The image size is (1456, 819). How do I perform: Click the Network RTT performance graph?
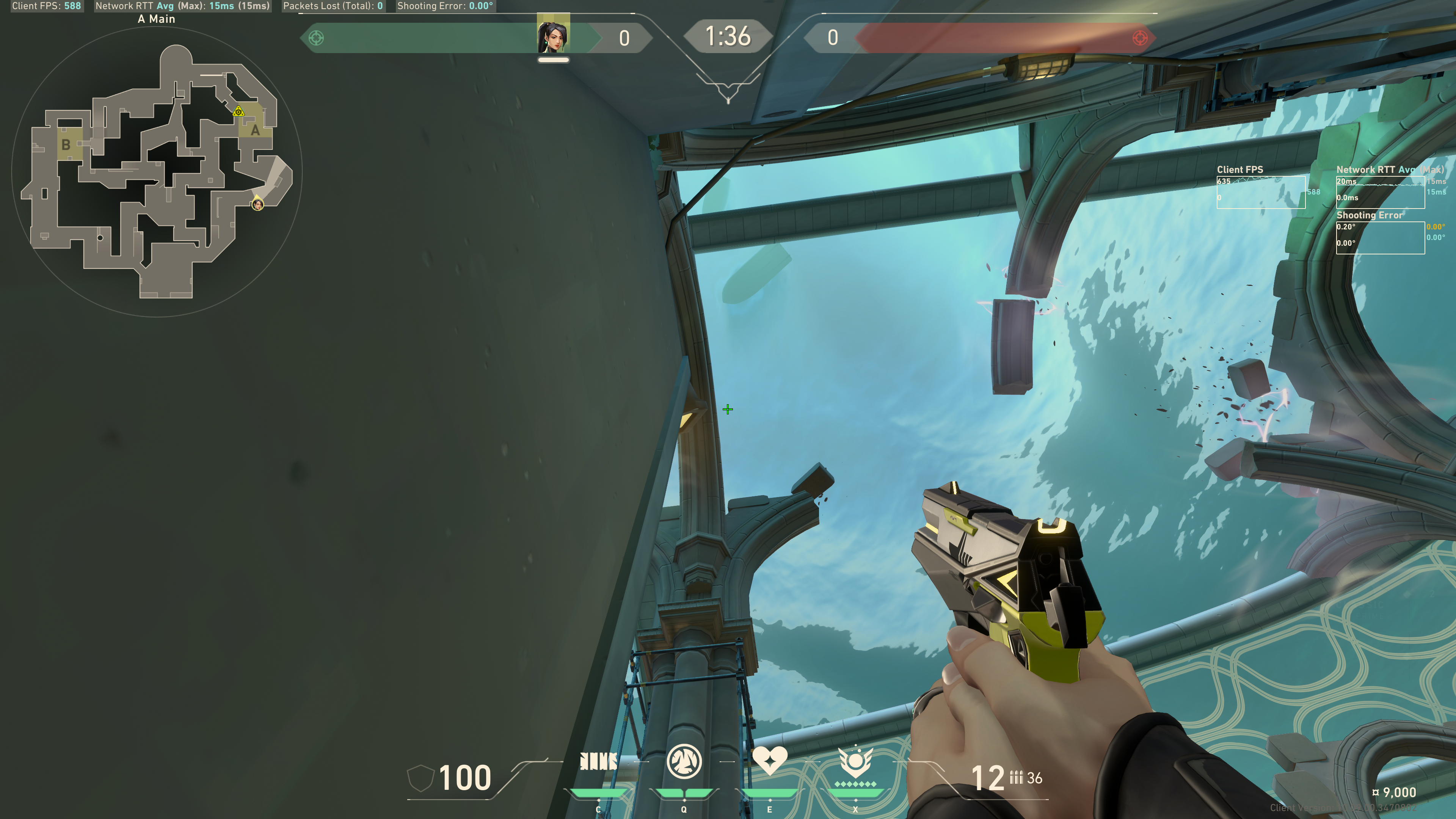[1380, 192]
